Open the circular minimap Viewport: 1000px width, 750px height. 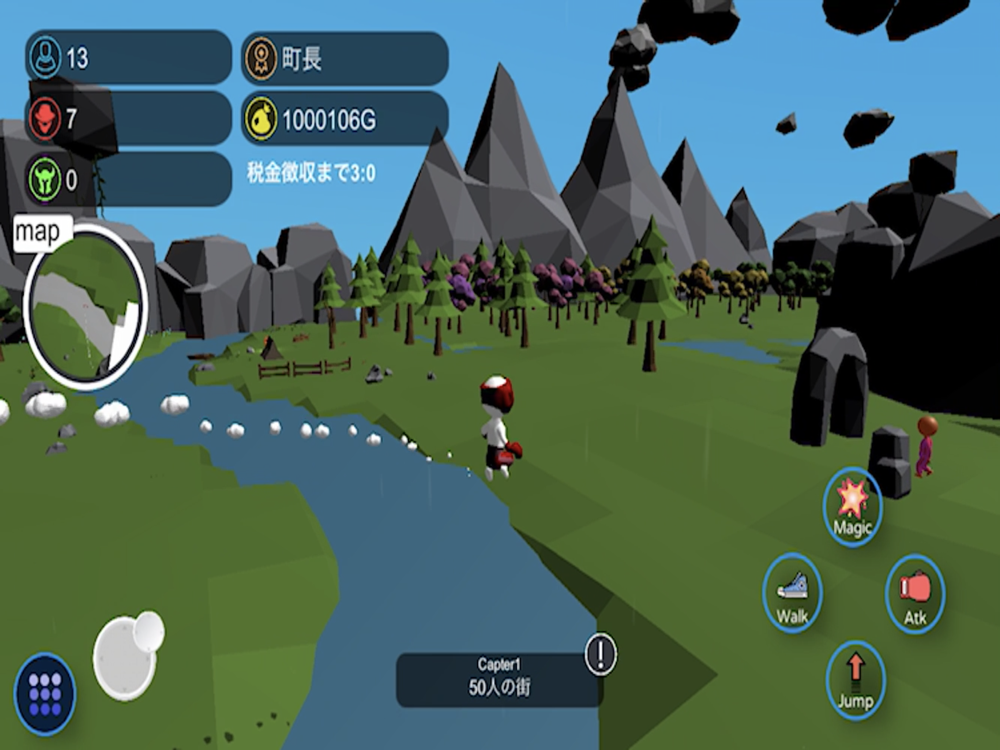(85, 305)
